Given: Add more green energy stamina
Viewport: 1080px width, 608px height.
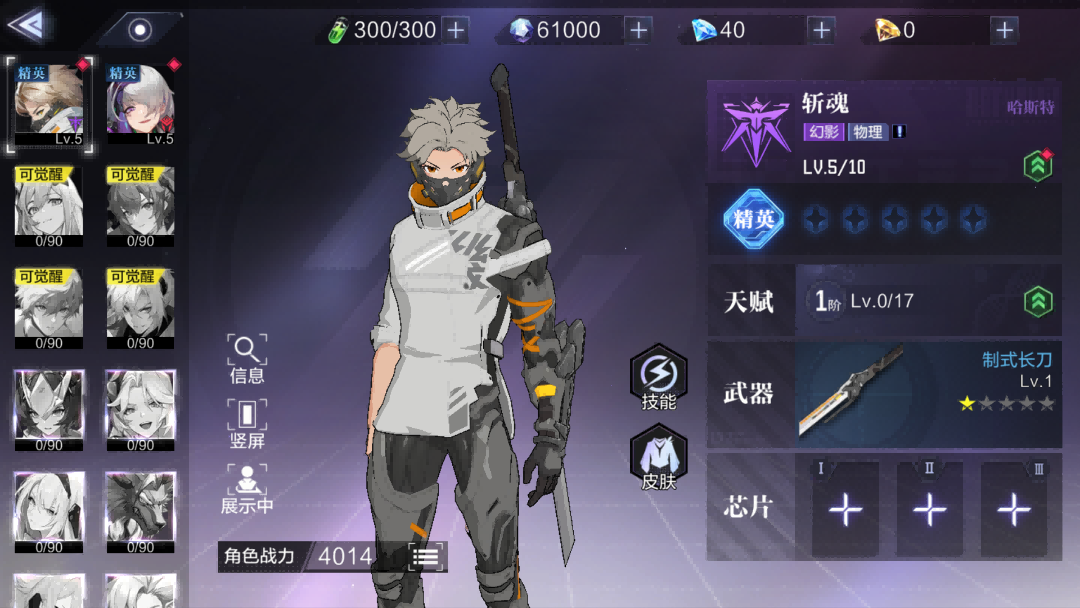Looking at the screenshot, I should [x=456, y=30].
